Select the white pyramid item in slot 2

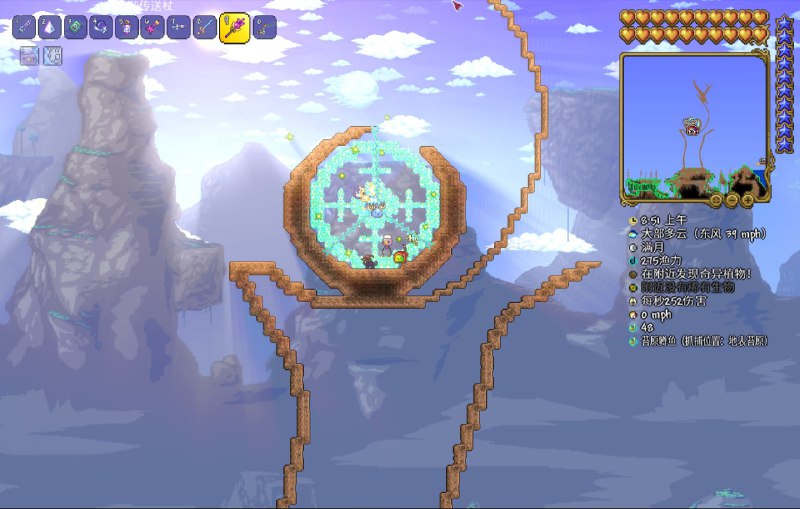point(50,27)
